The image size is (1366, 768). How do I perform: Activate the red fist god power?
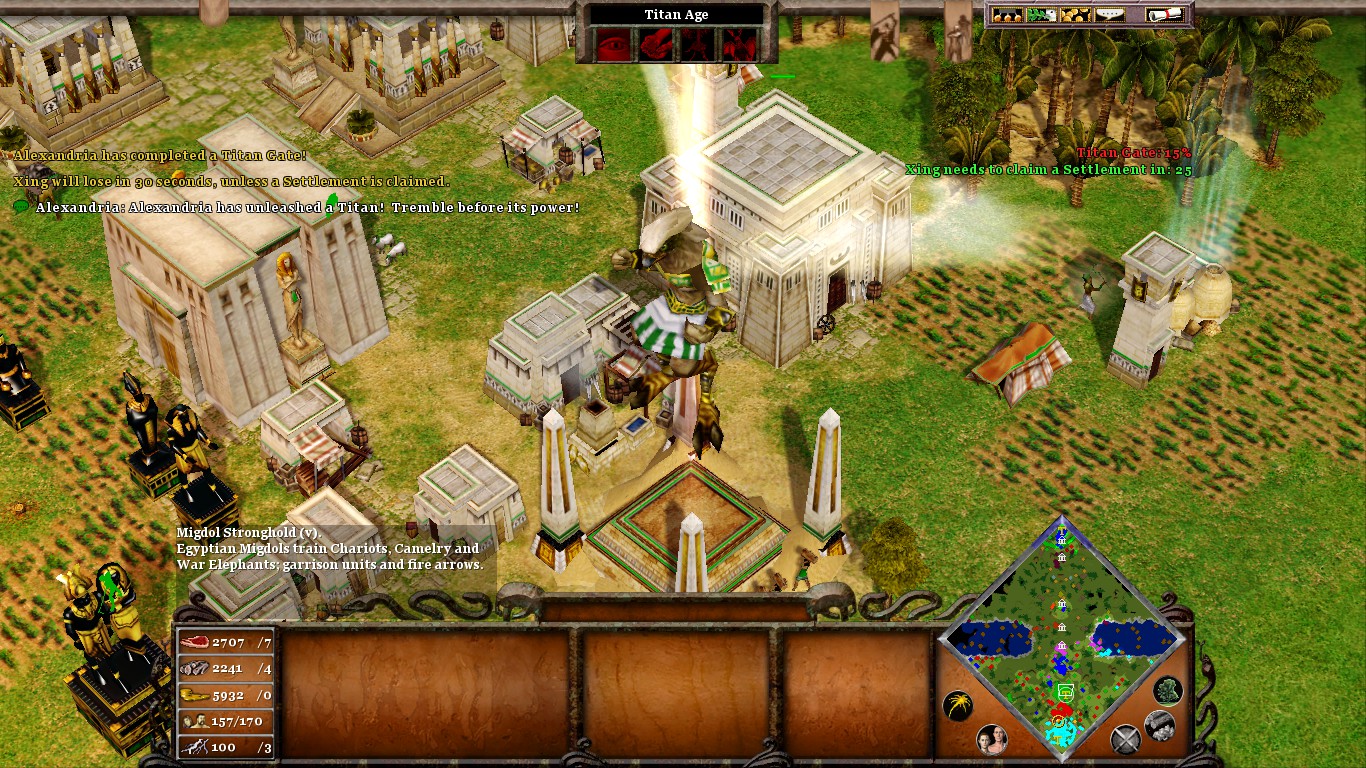pos(656,43)
